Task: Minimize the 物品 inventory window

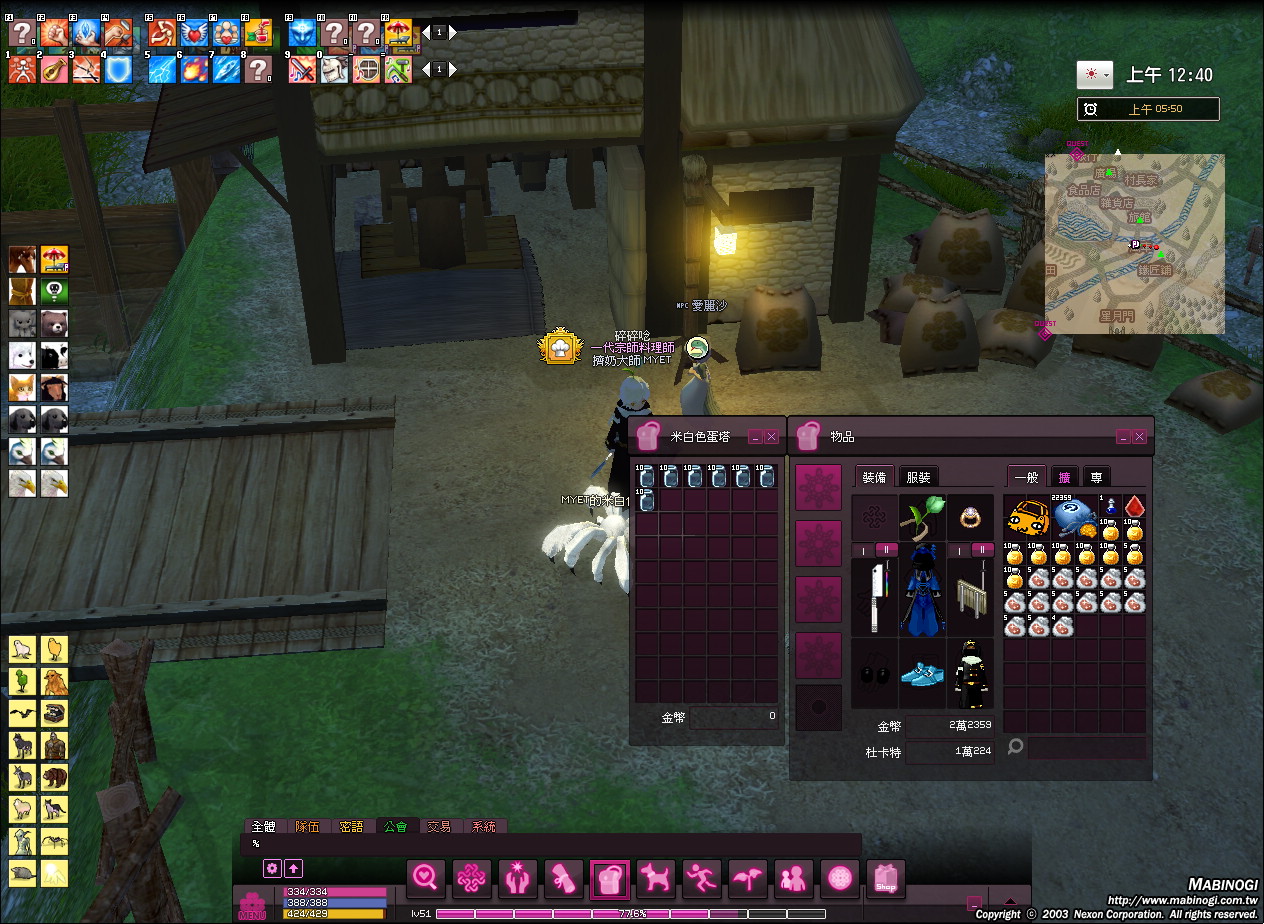Action: [1124, 437]
